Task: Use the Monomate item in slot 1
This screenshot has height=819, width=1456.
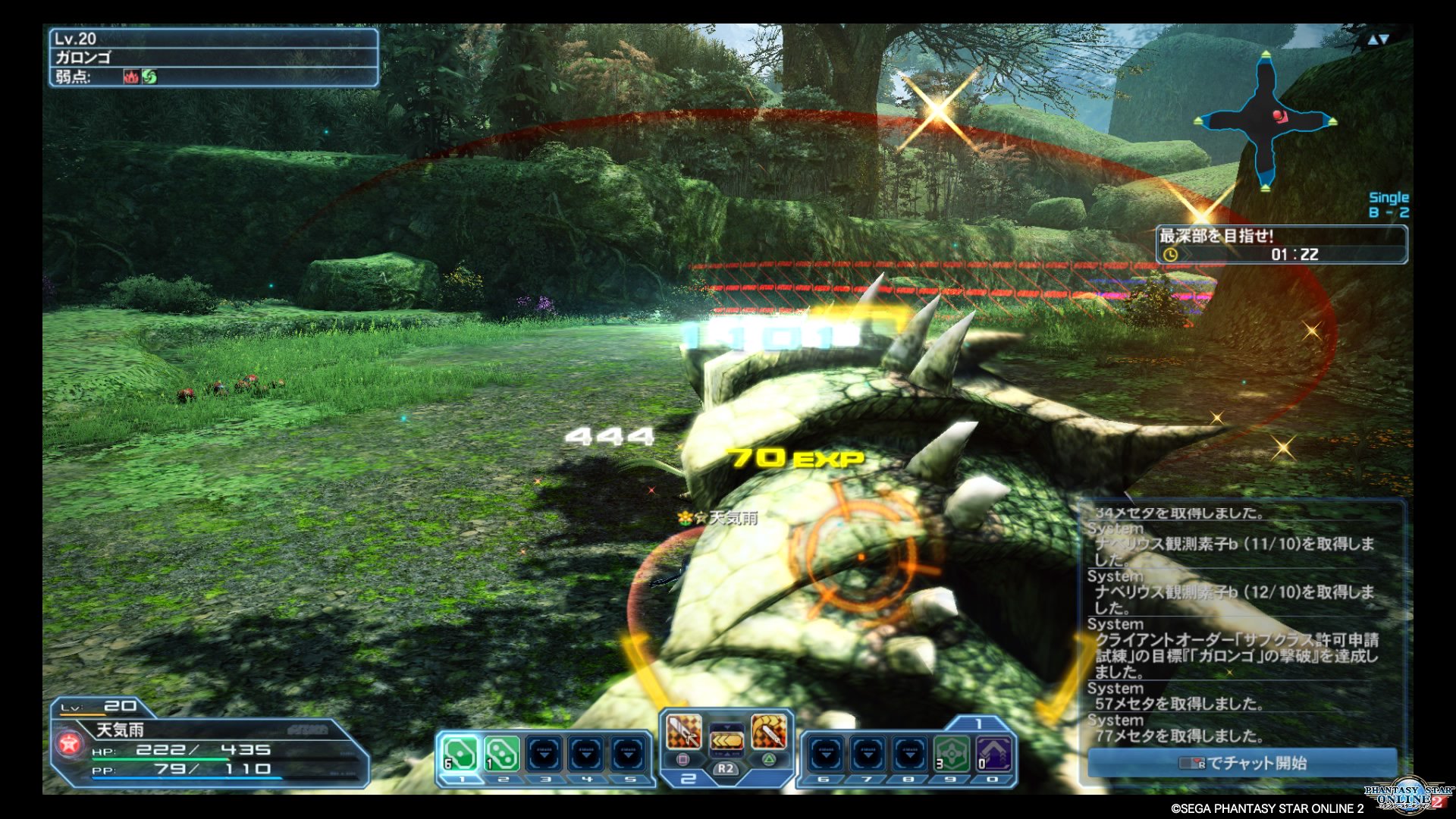Action: (x=460, y=754)
